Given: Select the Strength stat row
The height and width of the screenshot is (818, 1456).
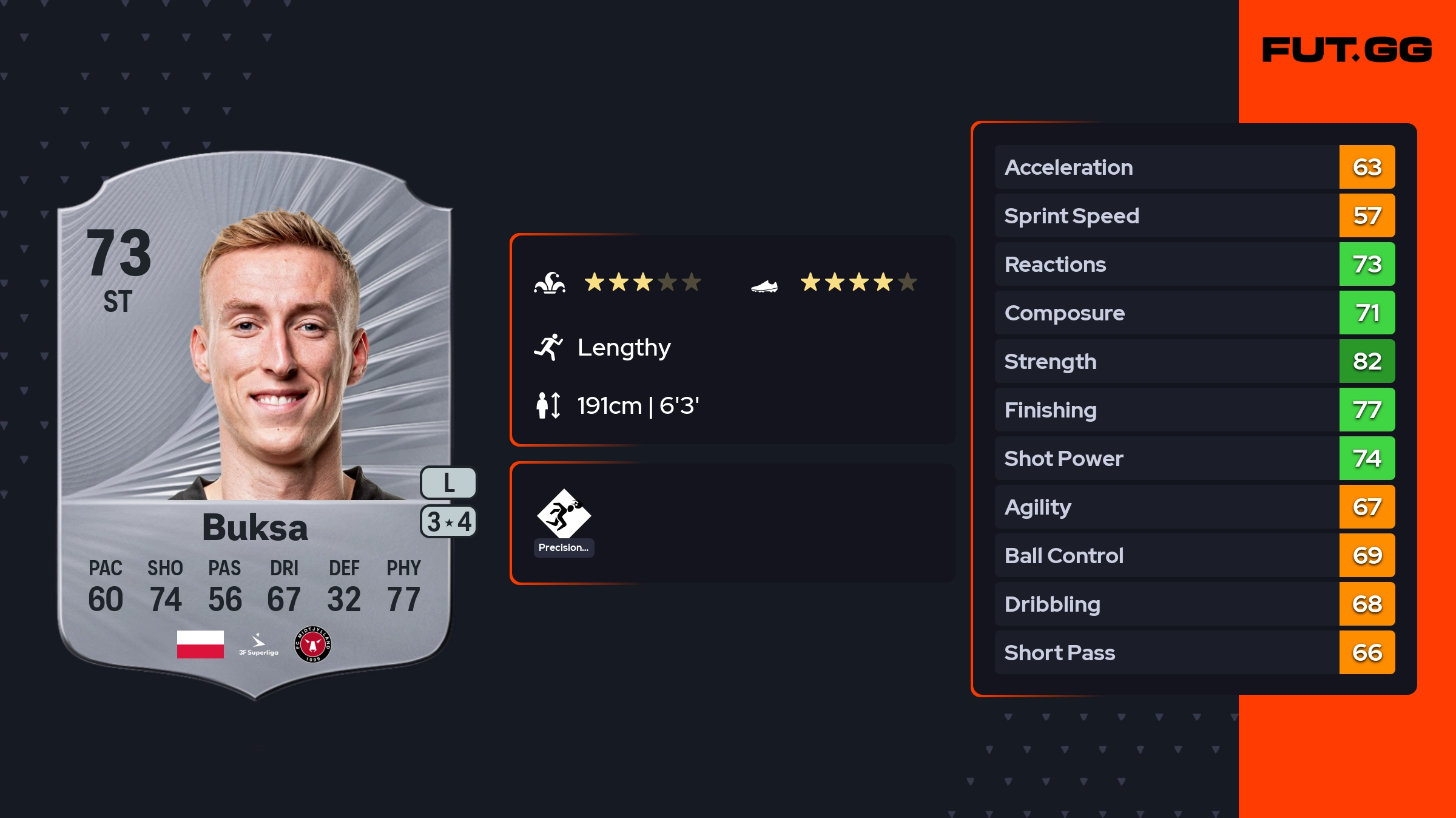Looking at the screenshot, I should click(x=1194, y=361).
